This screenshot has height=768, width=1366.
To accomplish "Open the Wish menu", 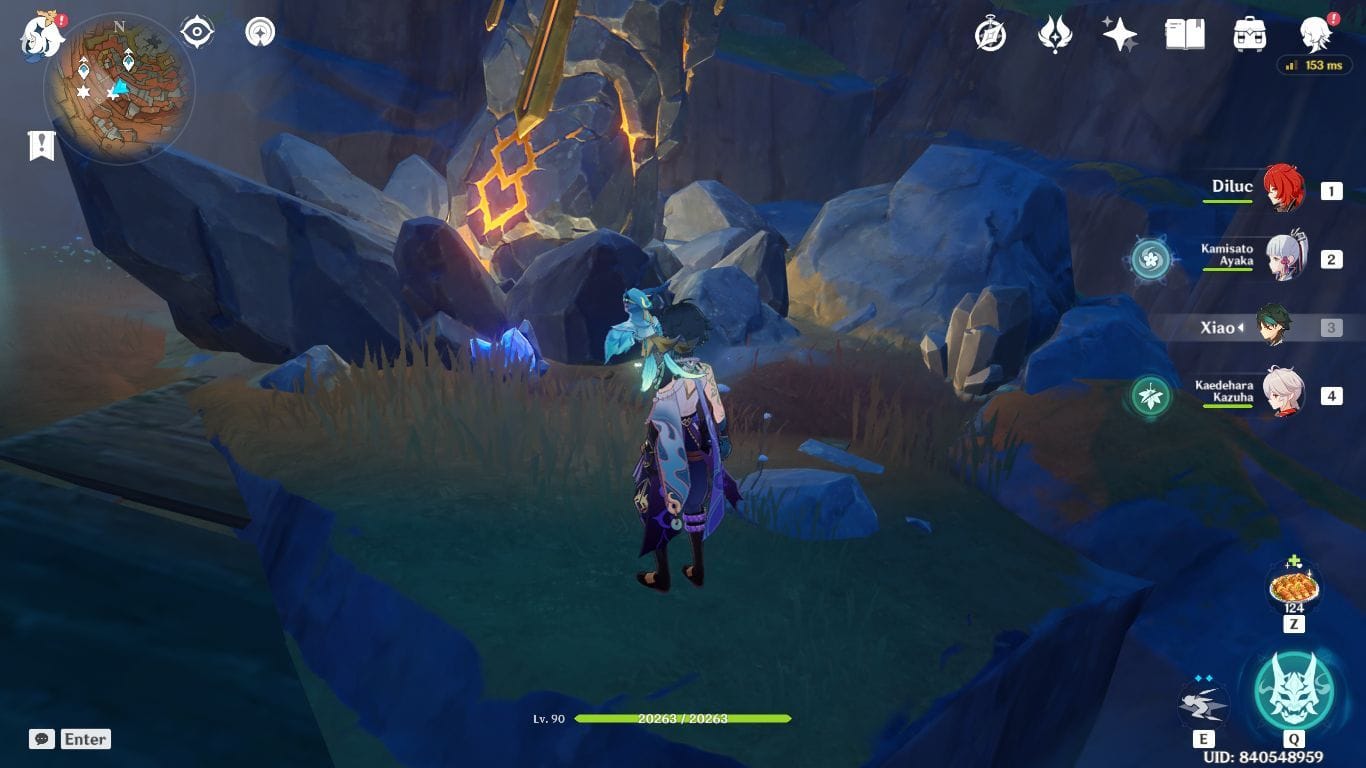I will (1121, 33).
